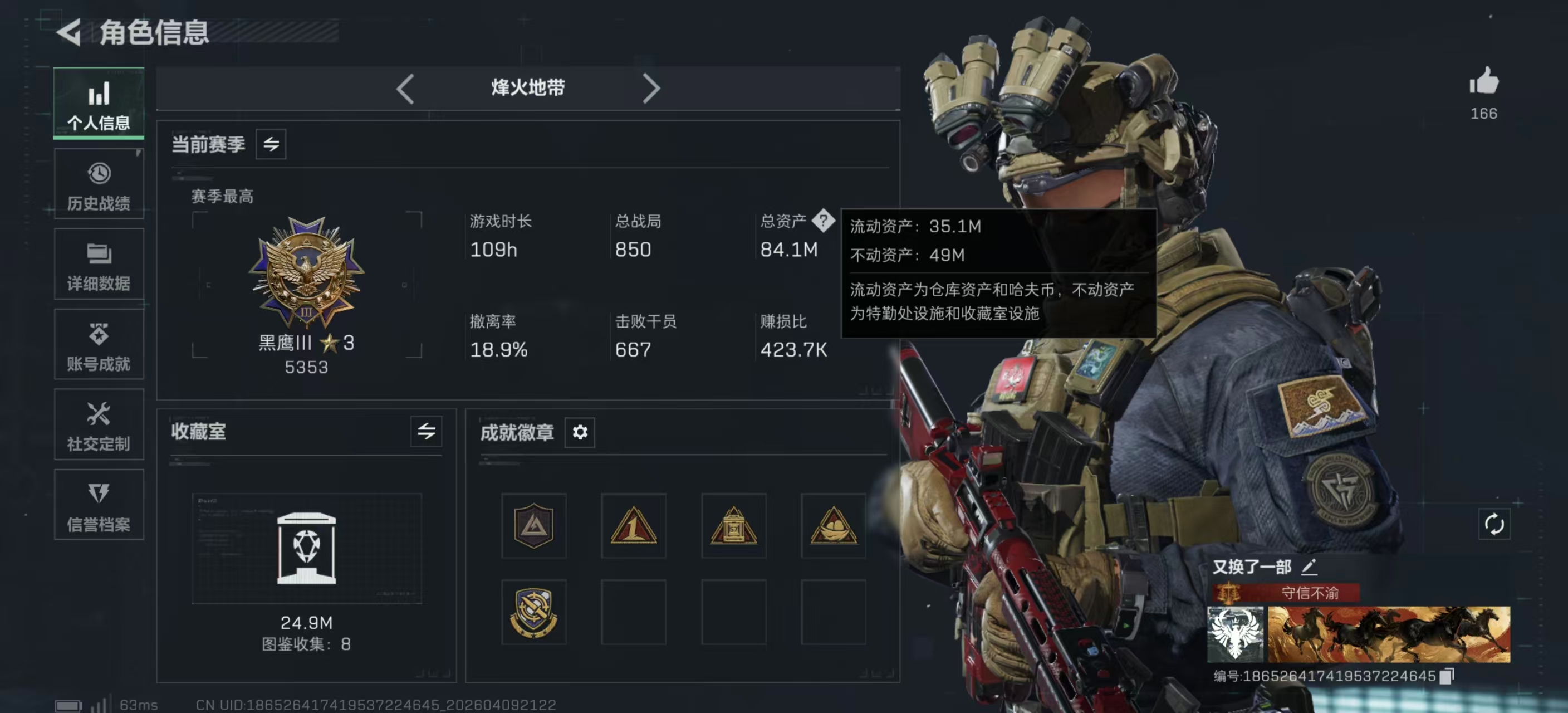Rotate the character model with refresh icon
This screenshot has height=713, width=1568.
pyautogui.click(x=1494, y=524)
